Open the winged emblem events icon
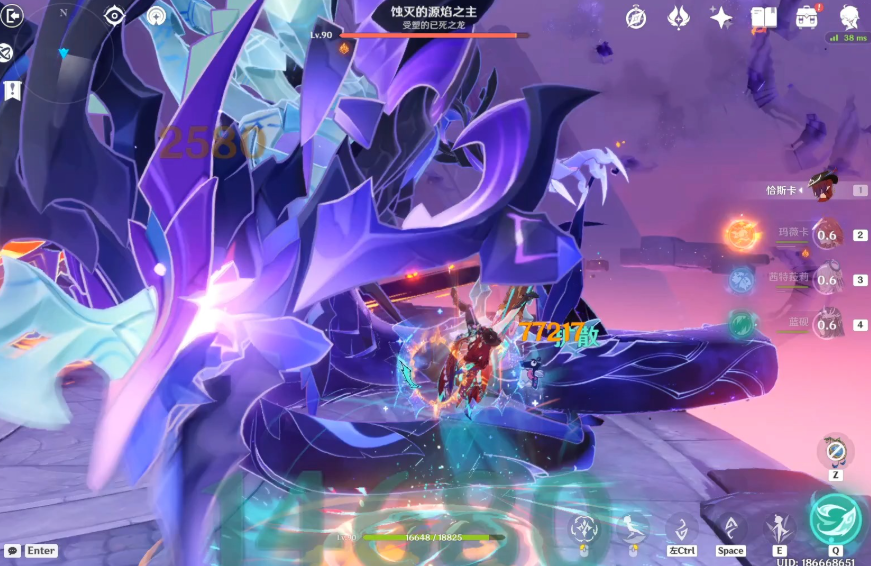The height and width of the screenshot is (566, 871). [678, 17]
